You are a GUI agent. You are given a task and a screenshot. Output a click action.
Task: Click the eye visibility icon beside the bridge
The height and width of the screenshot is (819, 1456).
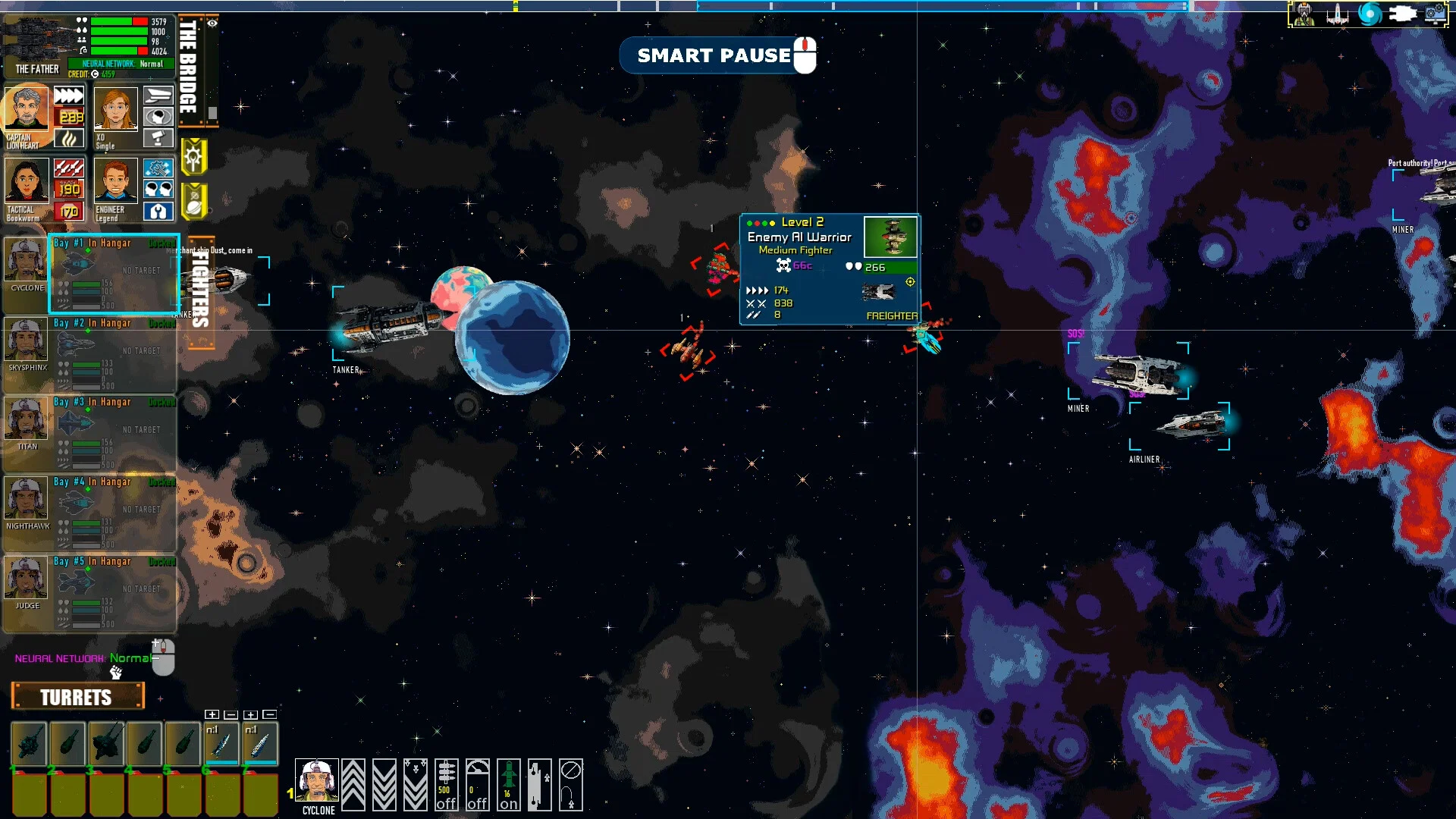(212, 24)
